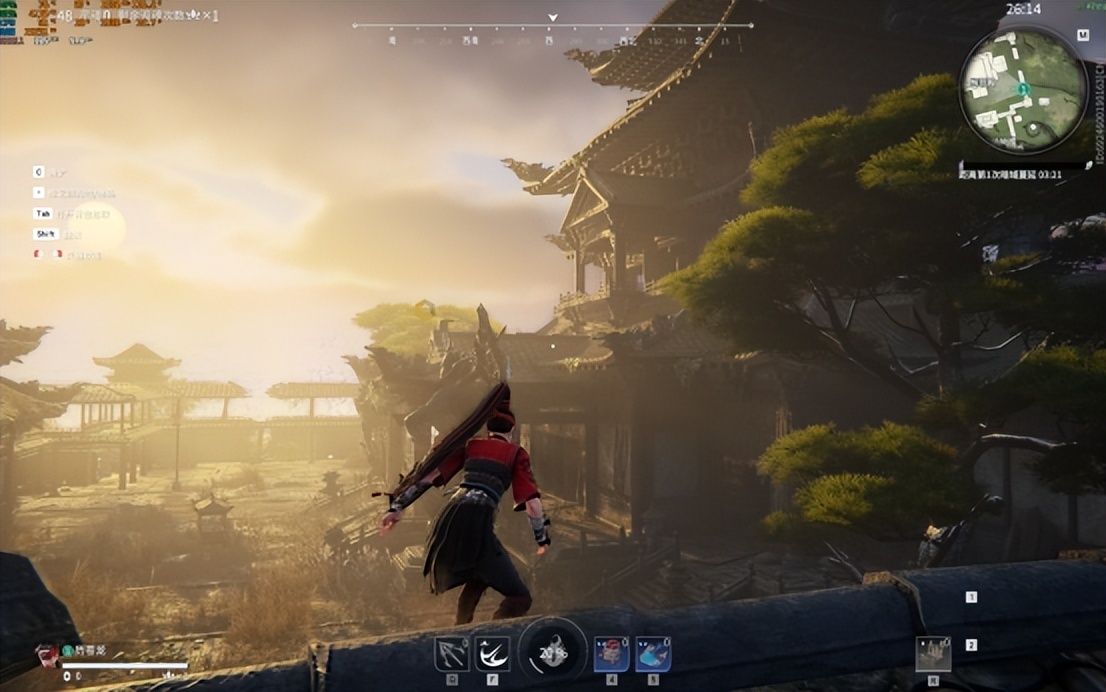This screenshot has width=1106, height=692.
Task: Click the compass heading bar
Action: pos(552,26)
